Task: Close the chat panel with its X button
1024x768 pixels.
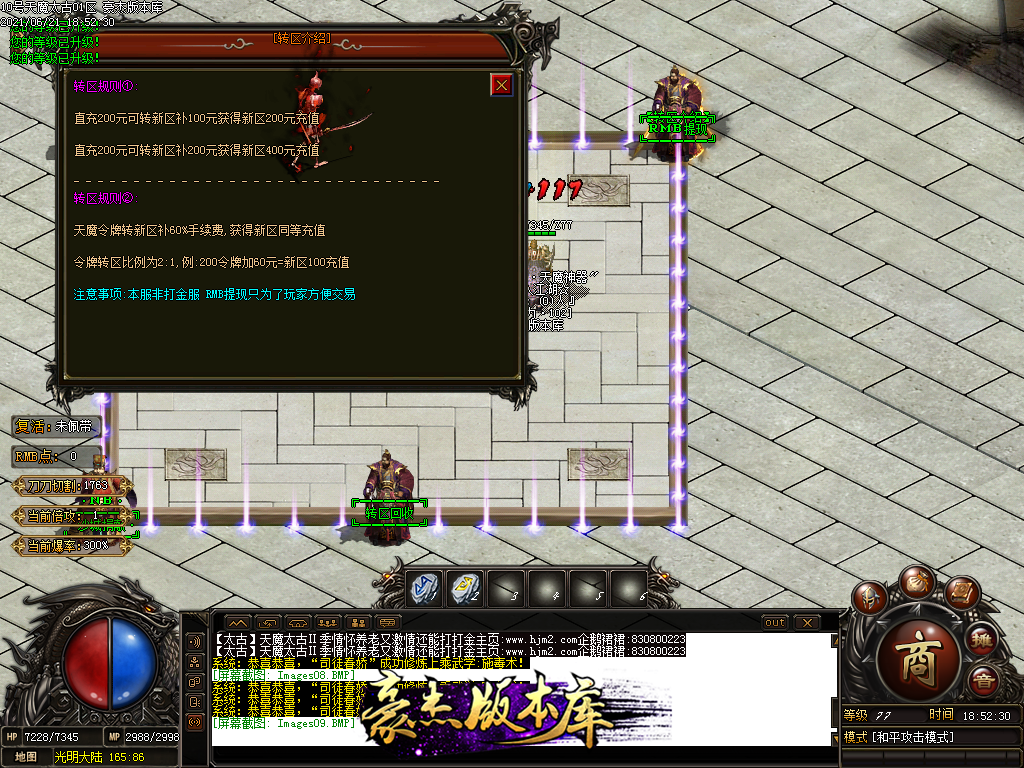Action: point(807,622)
